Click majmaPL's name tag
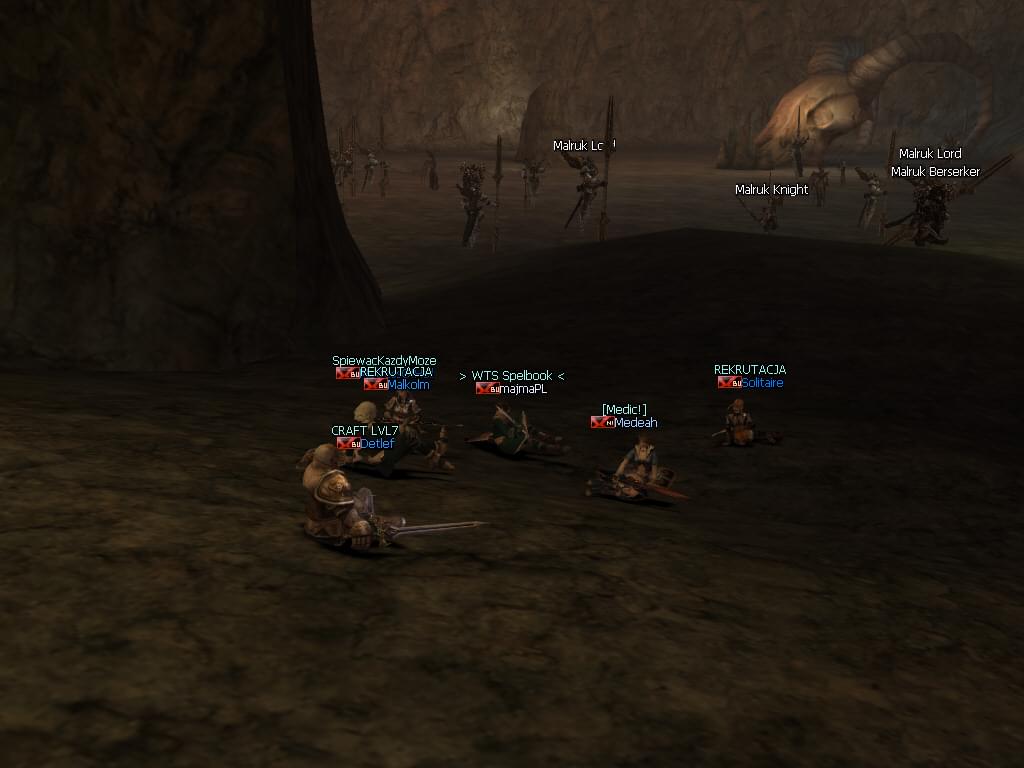Image resolution: width=1024 pixels, height=768 pixels. click(523, 389)
